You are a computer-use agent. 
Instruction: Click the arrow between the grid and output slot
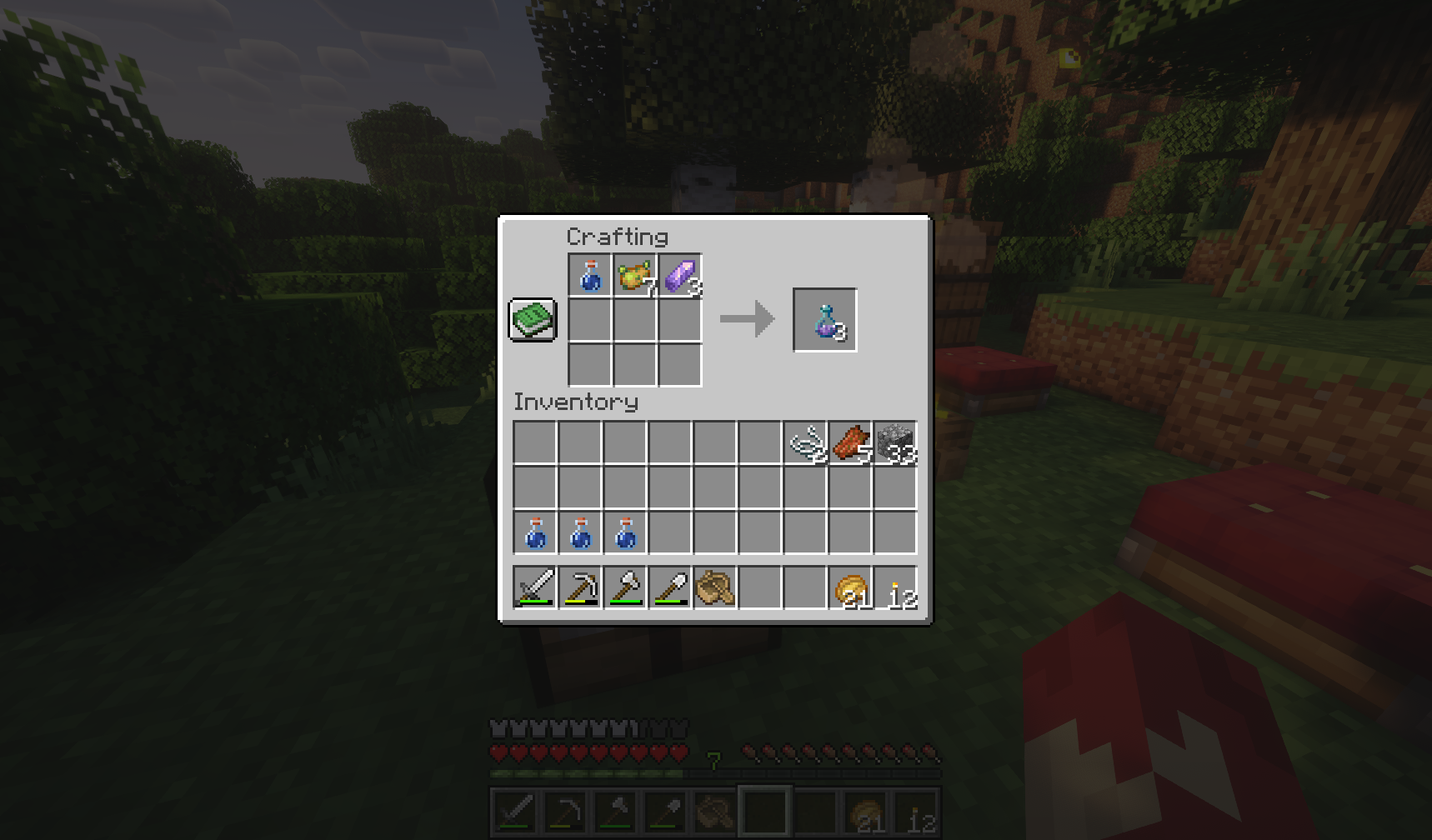(x=748, y=318)
